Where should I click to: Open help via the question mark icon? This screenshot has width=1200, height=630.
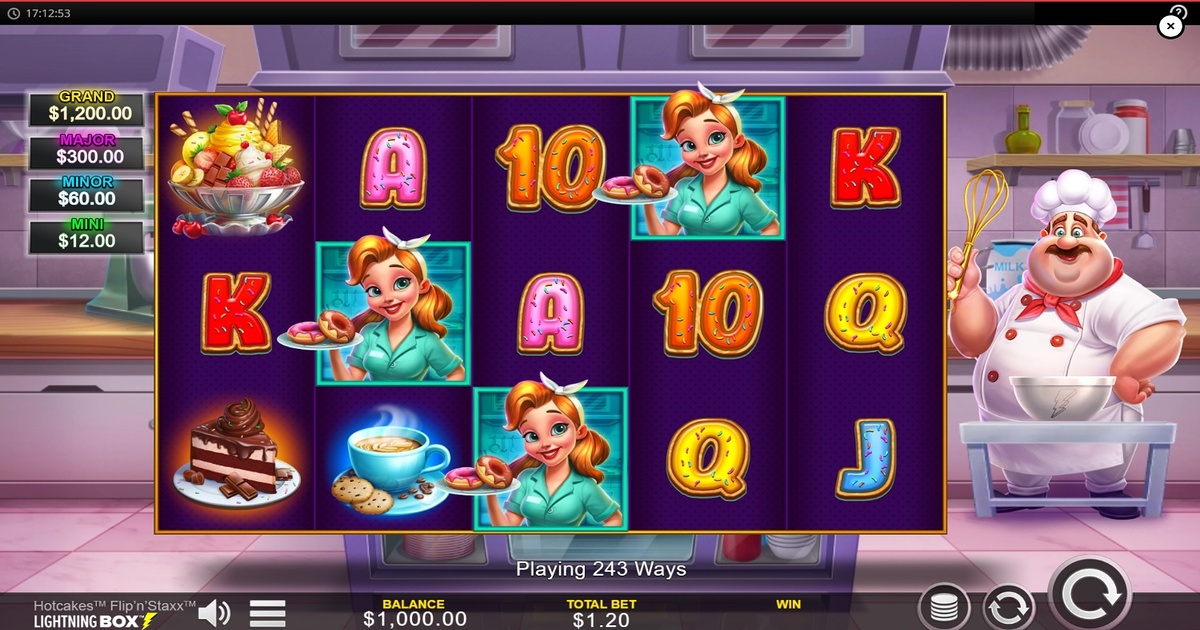(1178, 10)
